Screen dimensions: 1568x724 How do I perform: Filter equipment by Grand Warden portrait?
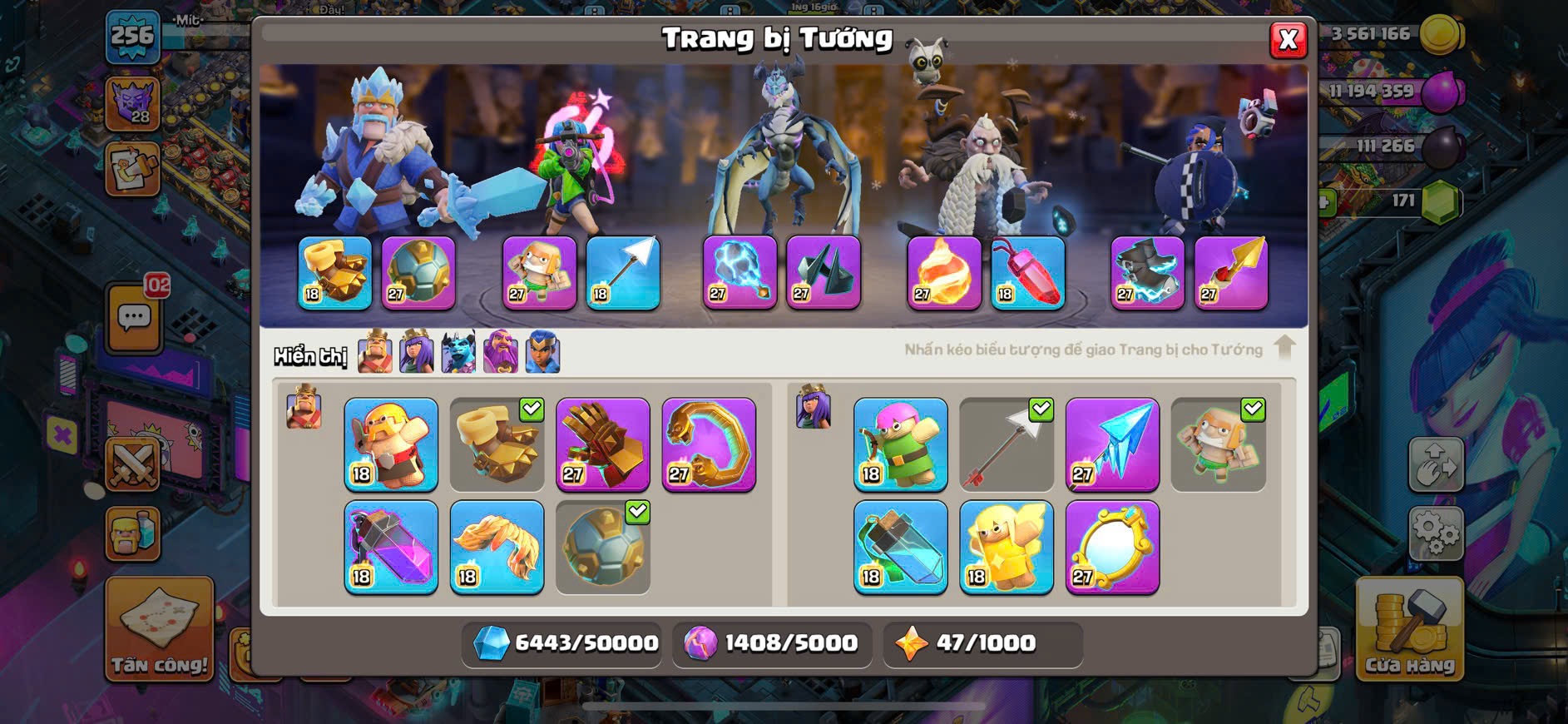tap(501, 352)
